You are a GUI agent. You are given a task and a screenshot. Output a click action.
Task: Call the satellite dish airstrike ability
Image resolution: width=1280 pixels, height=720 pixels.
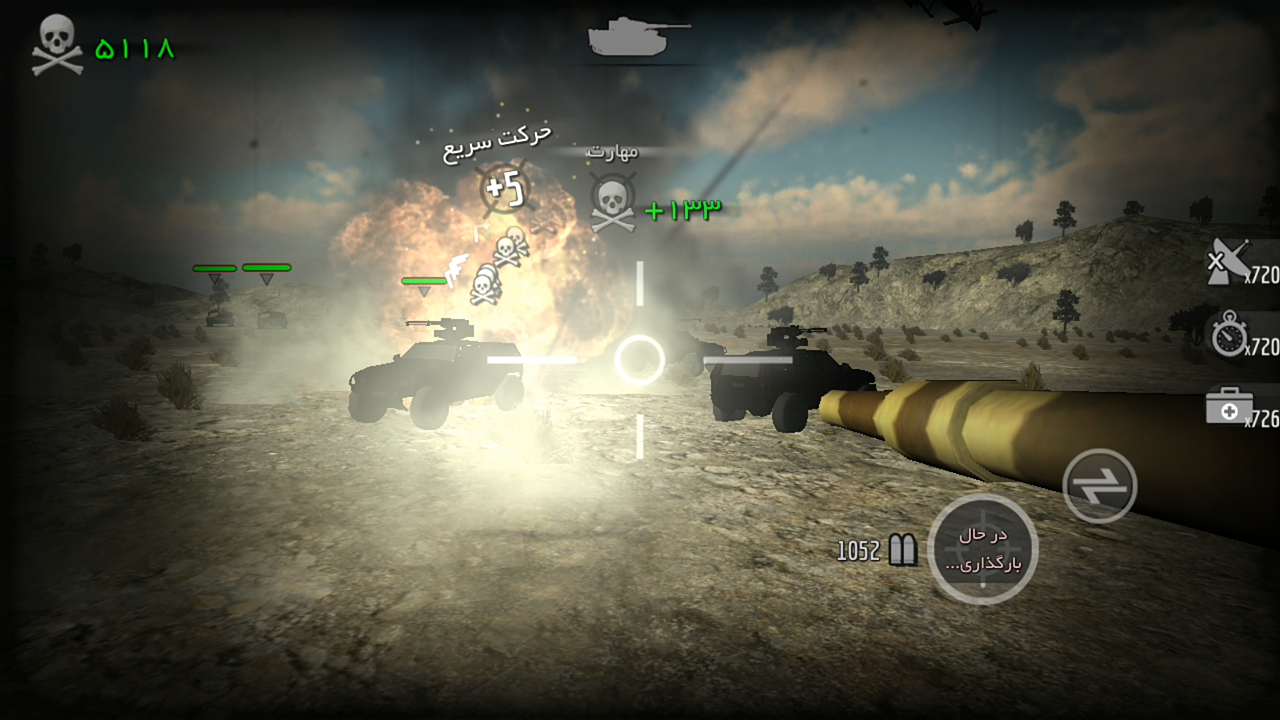point(1226,264)
